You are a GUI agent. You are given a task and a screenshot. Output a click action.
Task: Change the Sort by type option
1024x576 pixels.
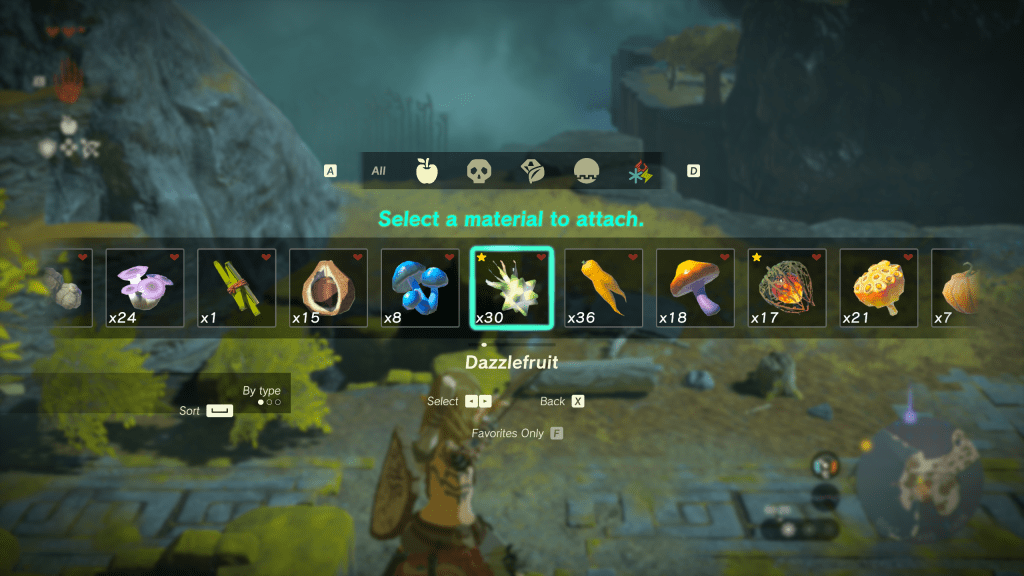pyautogui.click(x=219, y=411)
